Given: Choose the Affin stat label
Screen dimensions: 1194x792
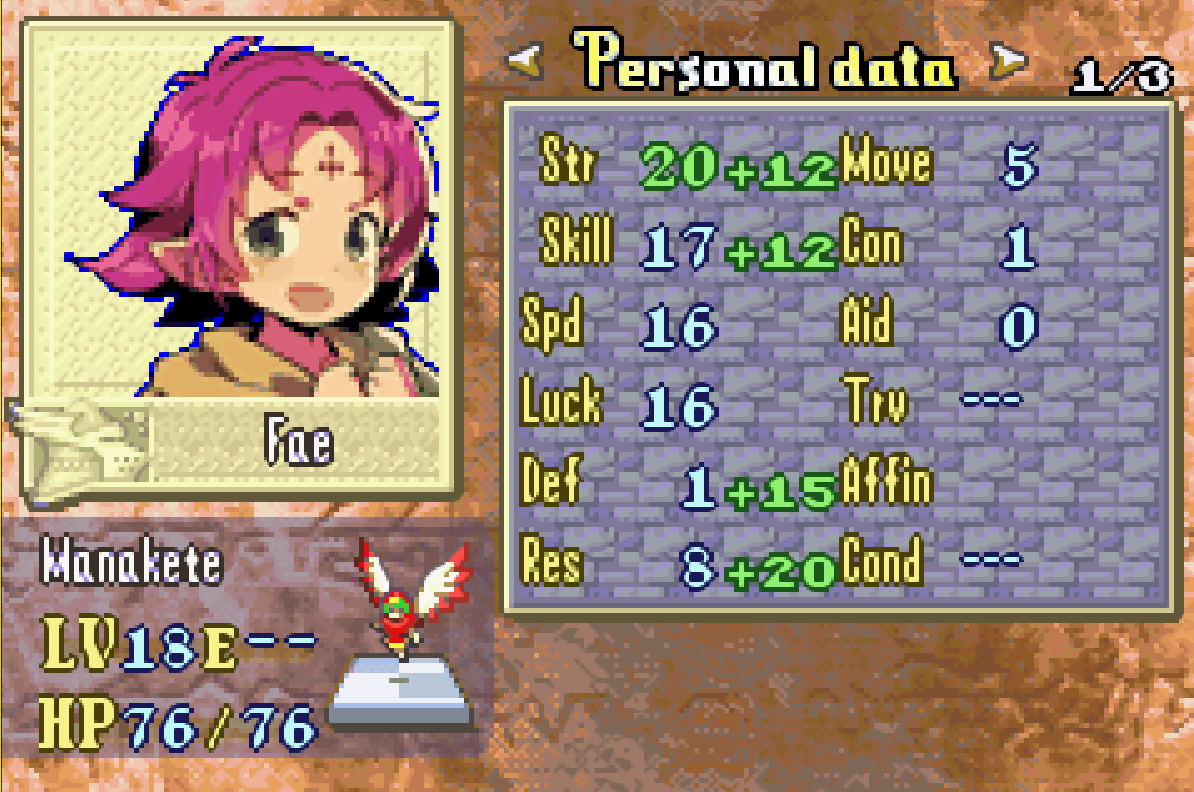Looking at the screenshot, I should pos(886,484).
